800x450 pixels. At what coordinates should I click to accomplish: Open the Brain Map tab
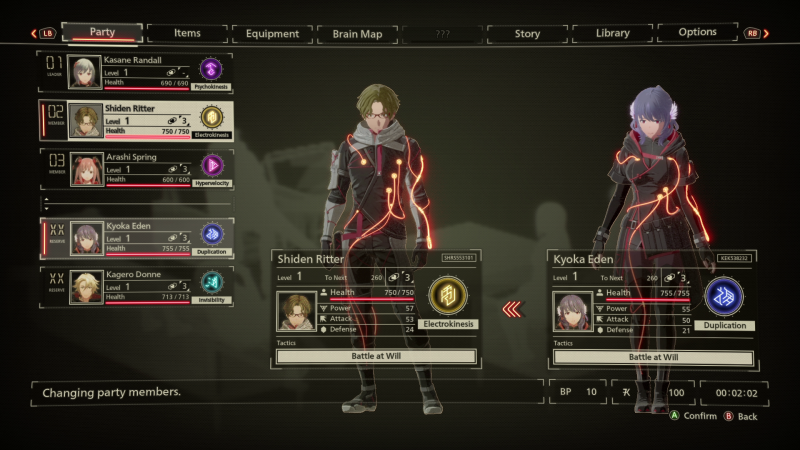pos(357,33)
